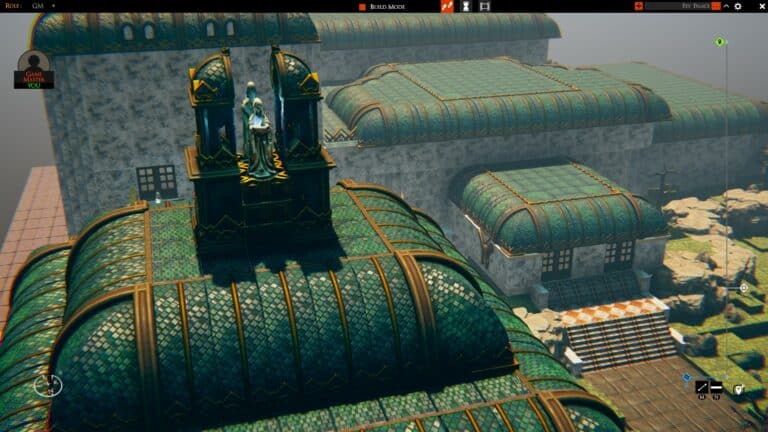Open the settings gear icon
The image size is (768, 432).
click(x=738, y=6)
